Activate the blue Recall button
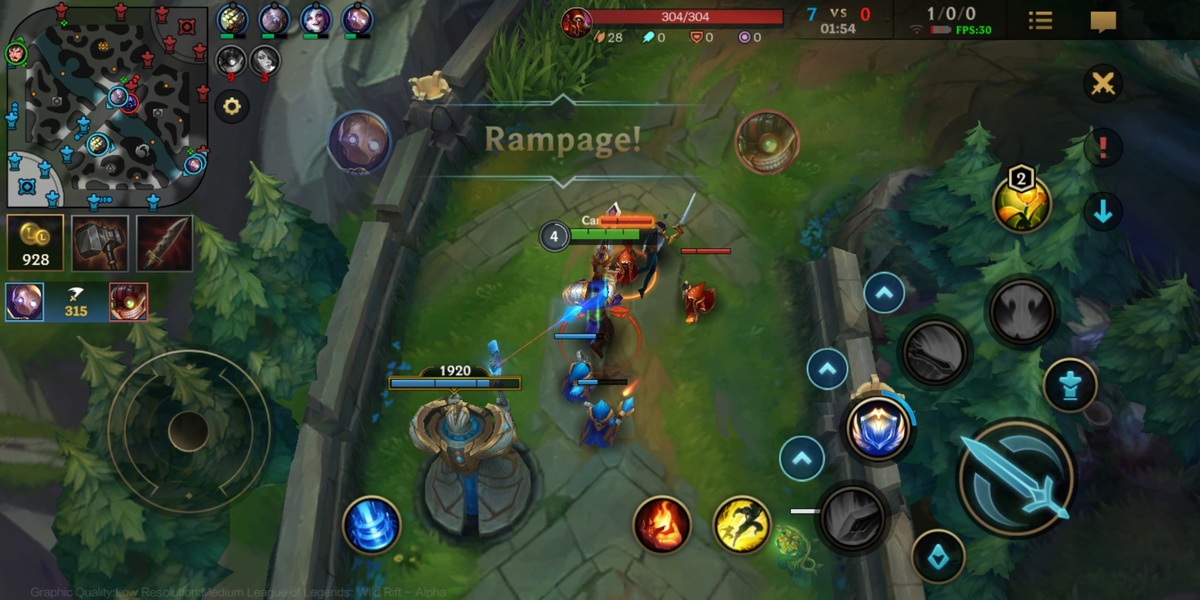 (372, 525)
